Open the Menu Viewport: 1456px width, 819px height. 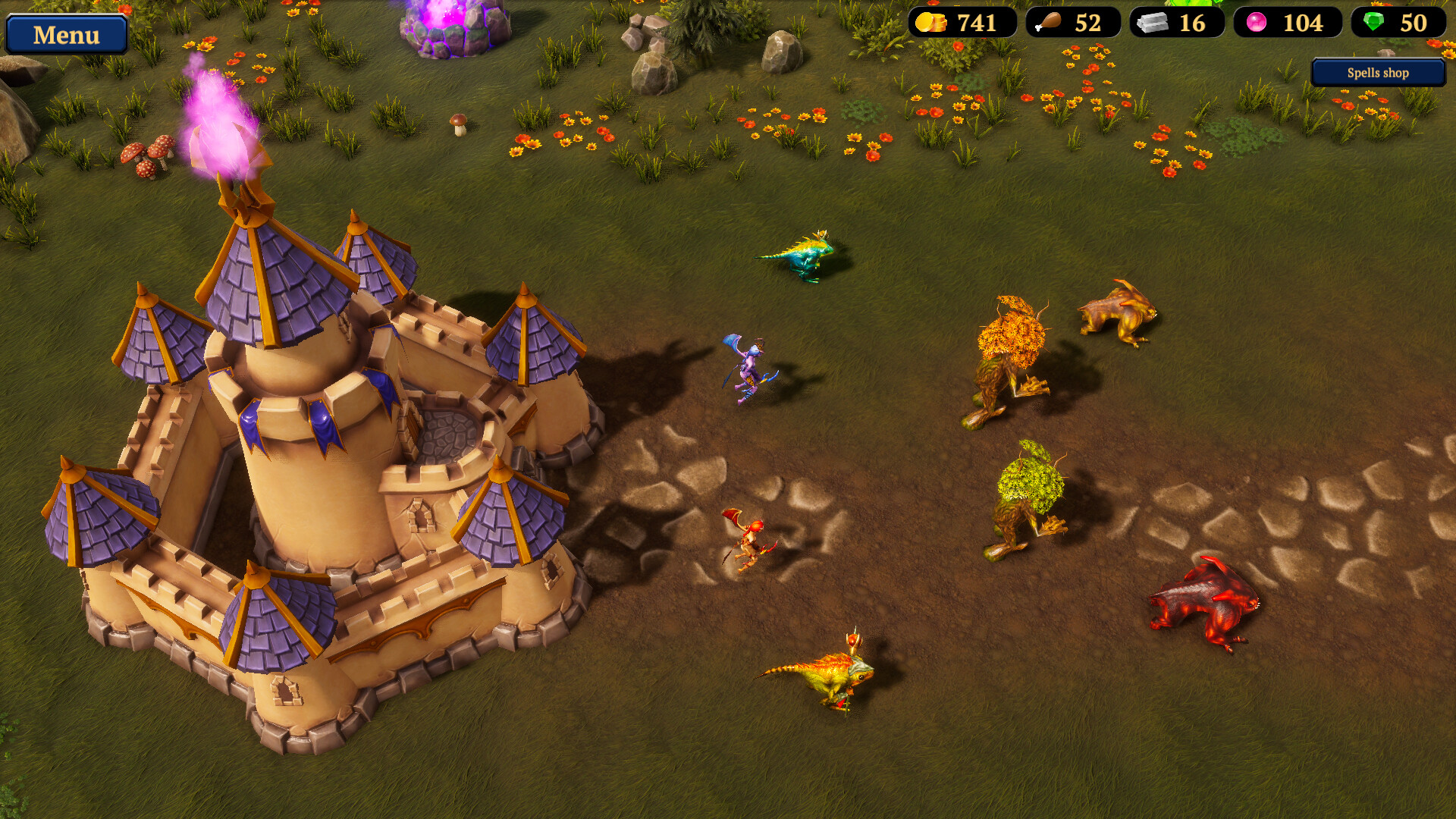pyautogui.click(x=67, y=34)
